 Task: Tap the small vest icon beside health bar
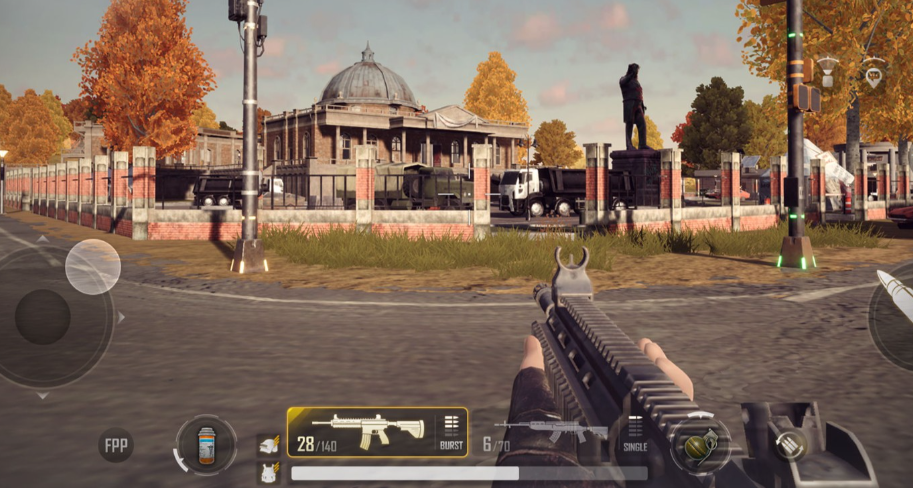(x=268, y=473)
